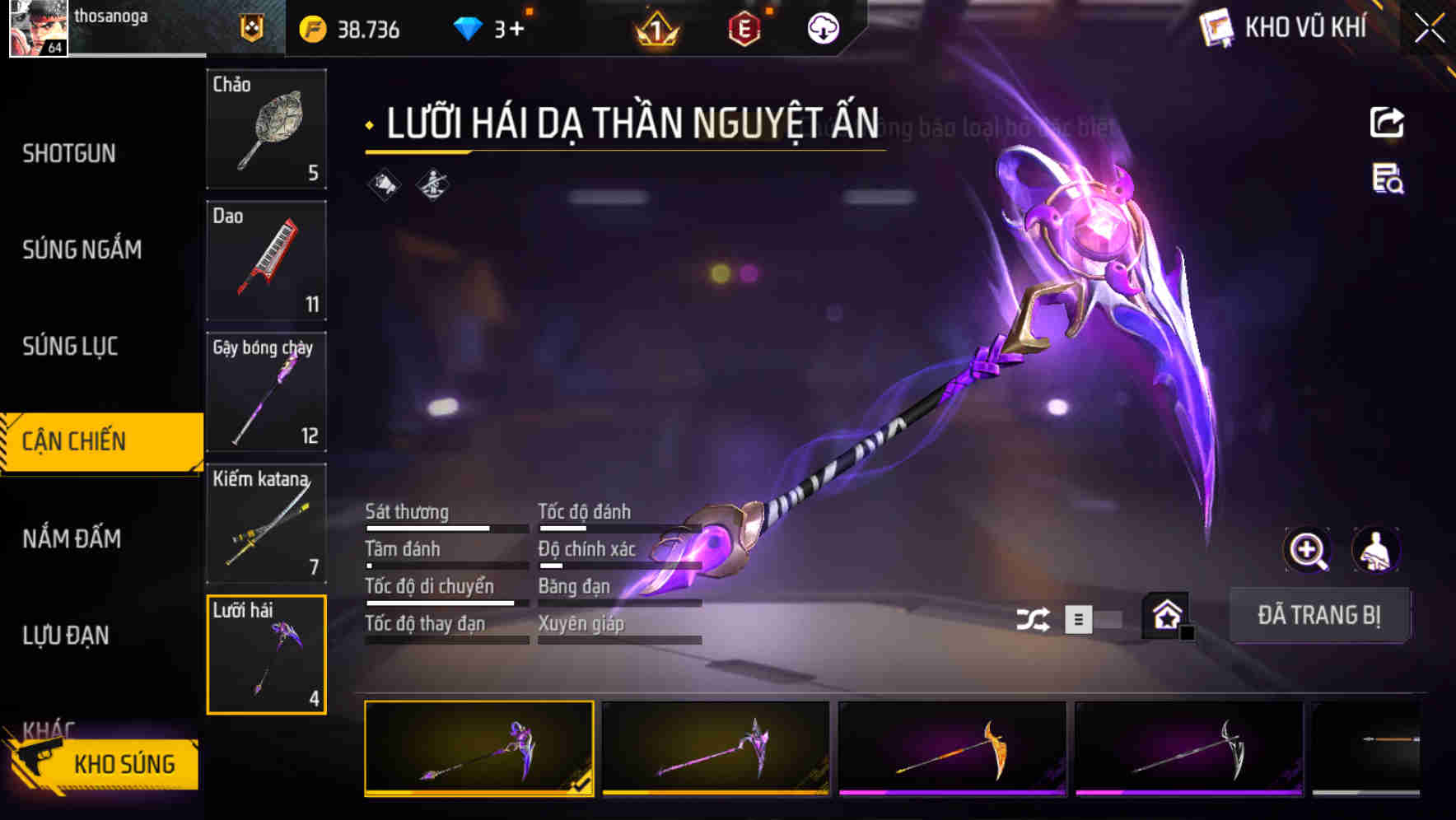Open the SÚNG NGẮM category

click(82, 249)
